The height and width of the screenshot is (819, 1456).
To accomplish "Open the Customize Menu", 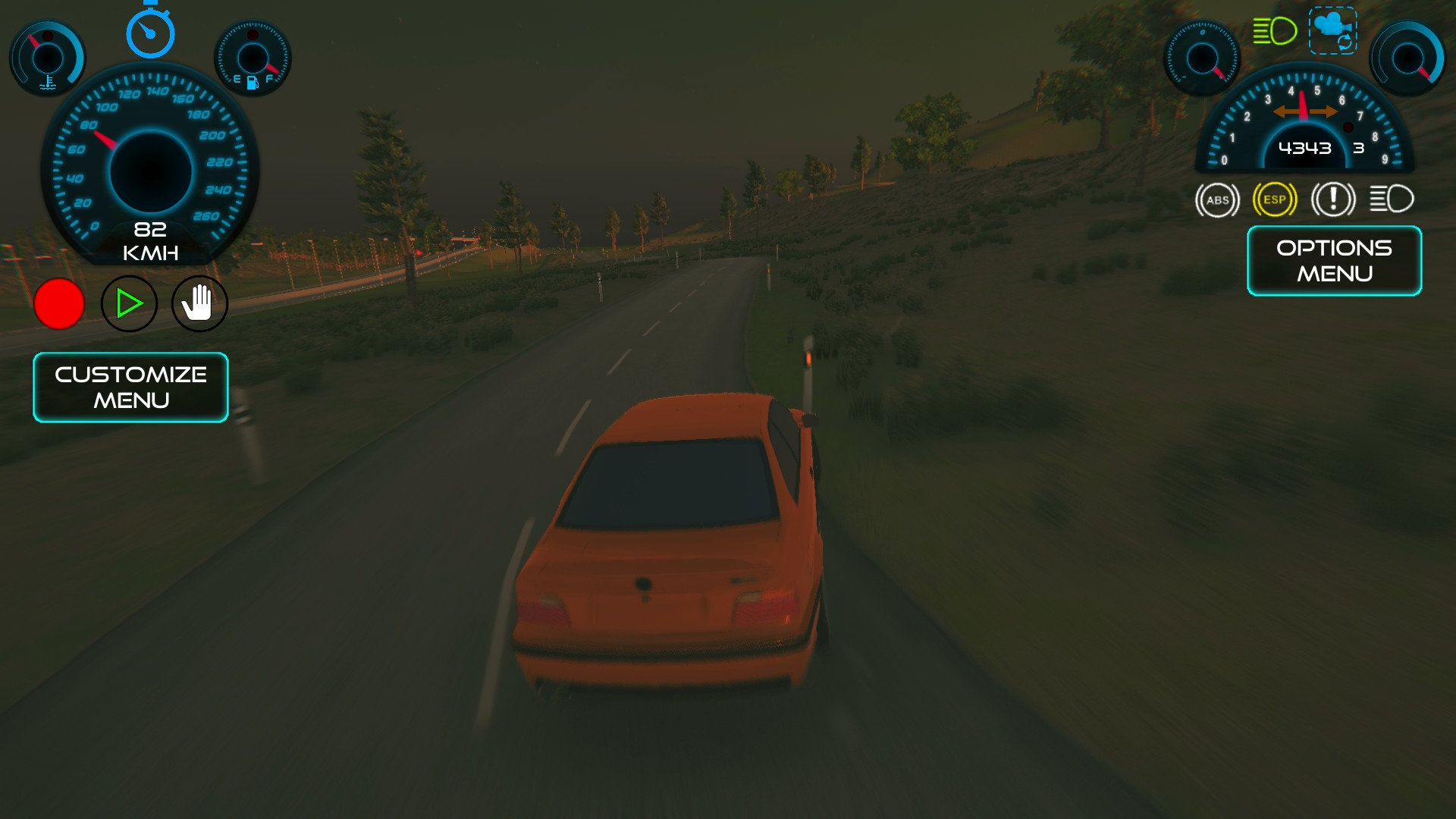I will pos(130,387).
